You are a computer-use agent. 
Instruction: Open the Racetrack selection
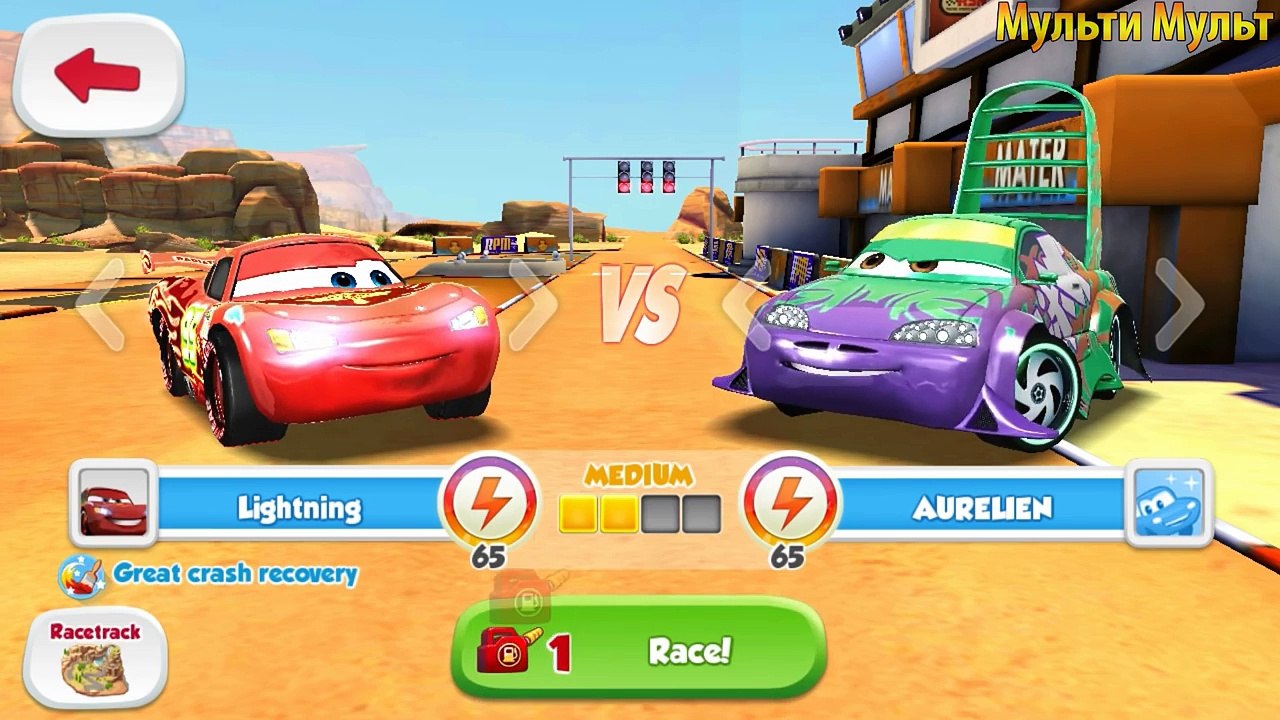point(95,658)
